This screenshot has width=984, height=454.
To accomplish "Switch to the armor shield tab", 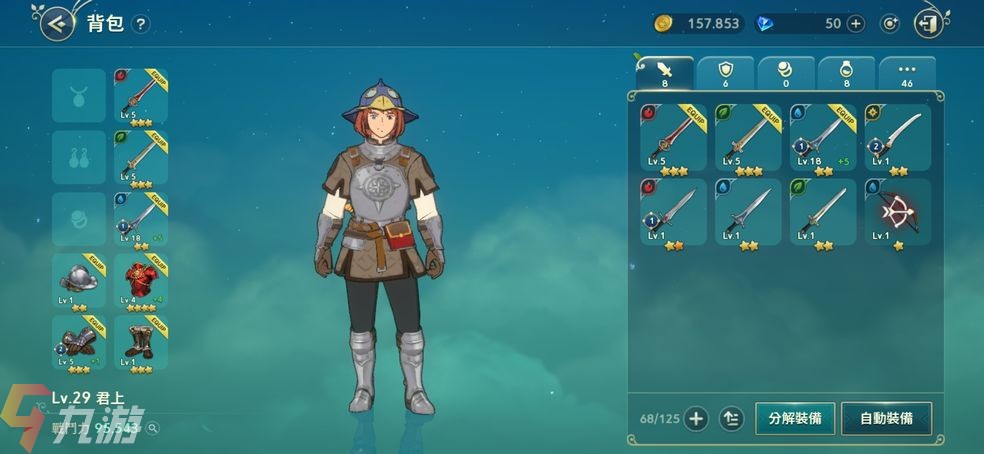I will coord(726,73).
